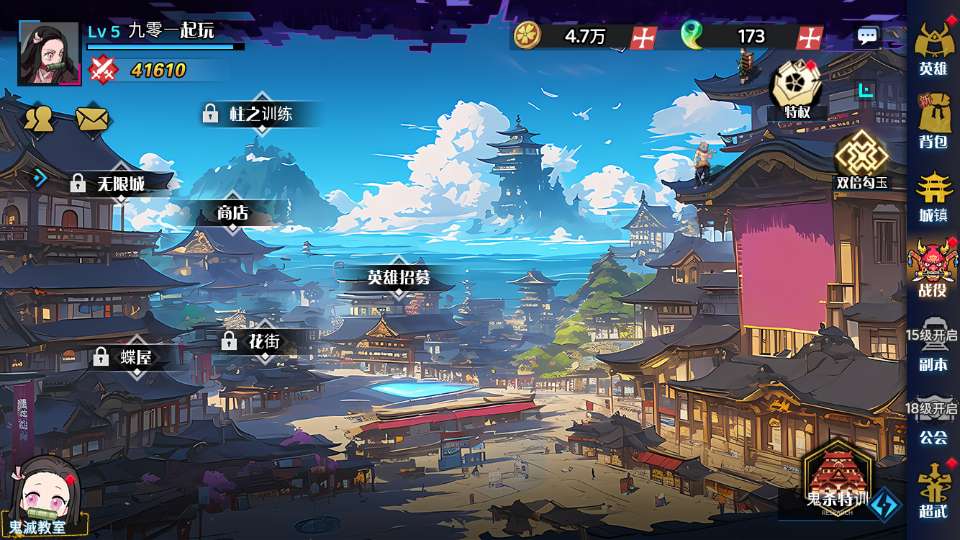The height and width of the screenshot is (540, 960).
Task: Go to the 城镇 town
Action: [933, 194]
